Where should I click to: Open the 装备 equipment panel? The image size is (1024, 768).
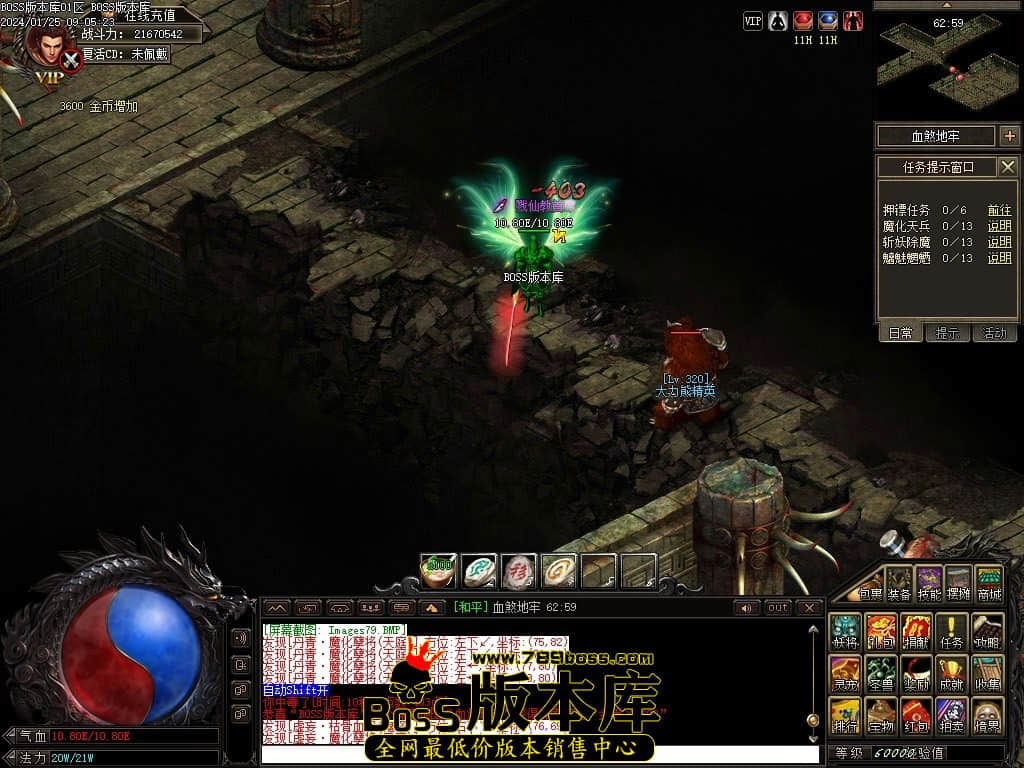click(900, 583)
